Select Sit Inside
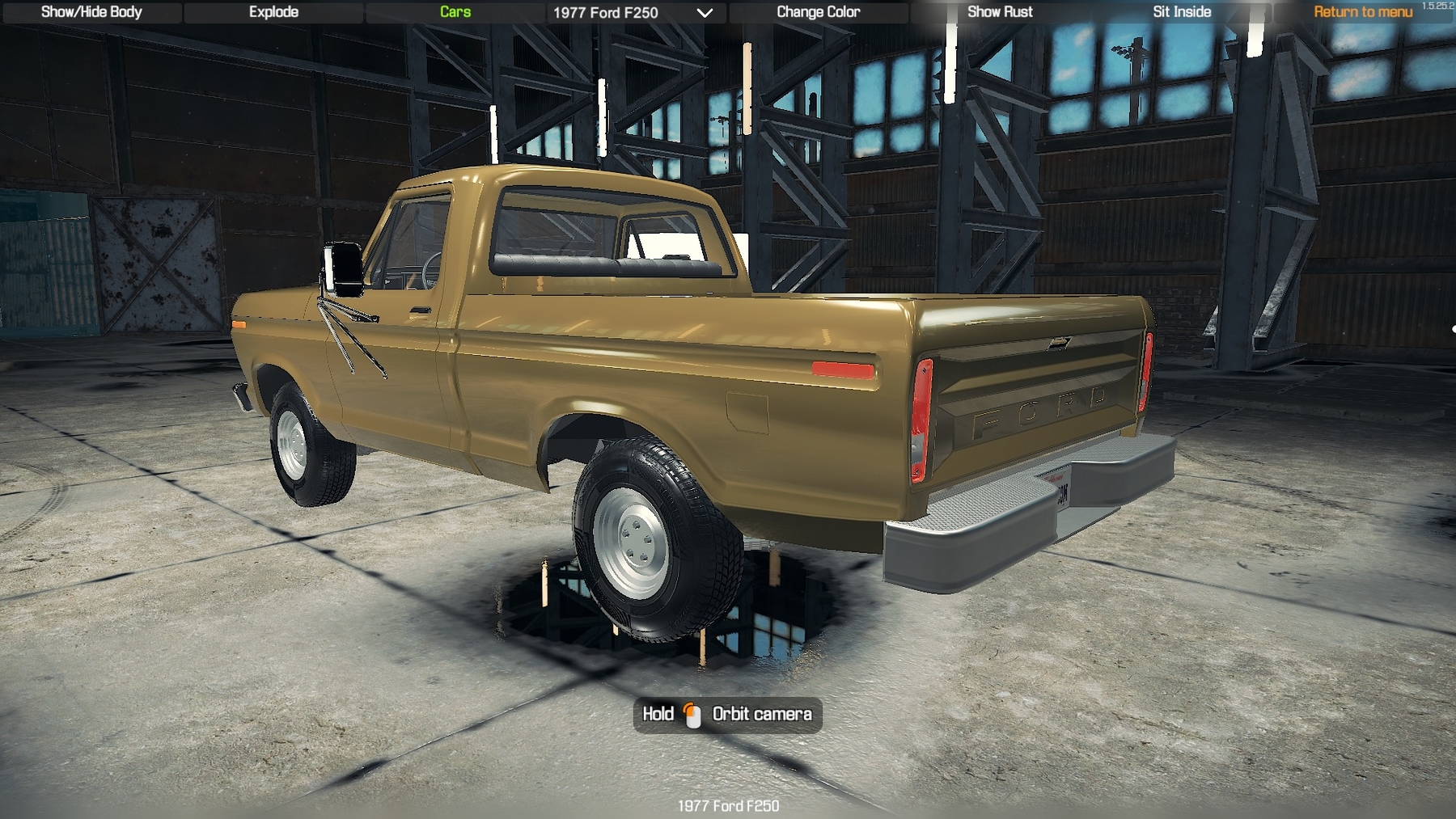 [1182, 12]
